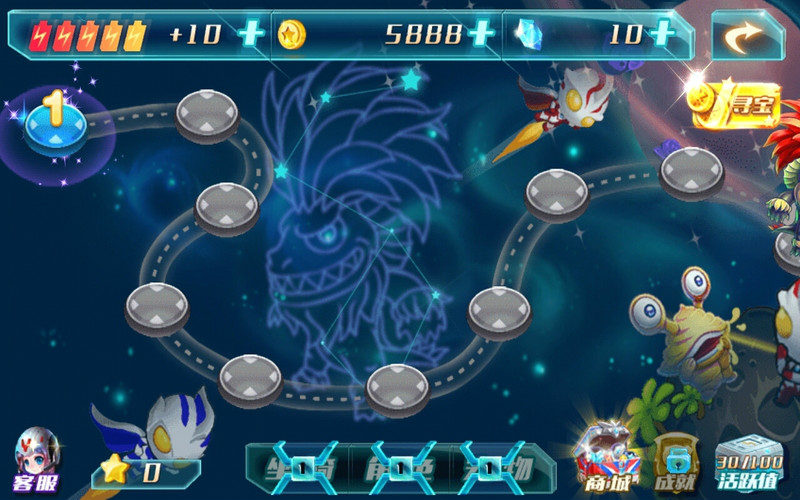Image resolution: width=800 pixels, height=500 pixels.
Task: Select the blue level 1 stage node
Action: 54,118
